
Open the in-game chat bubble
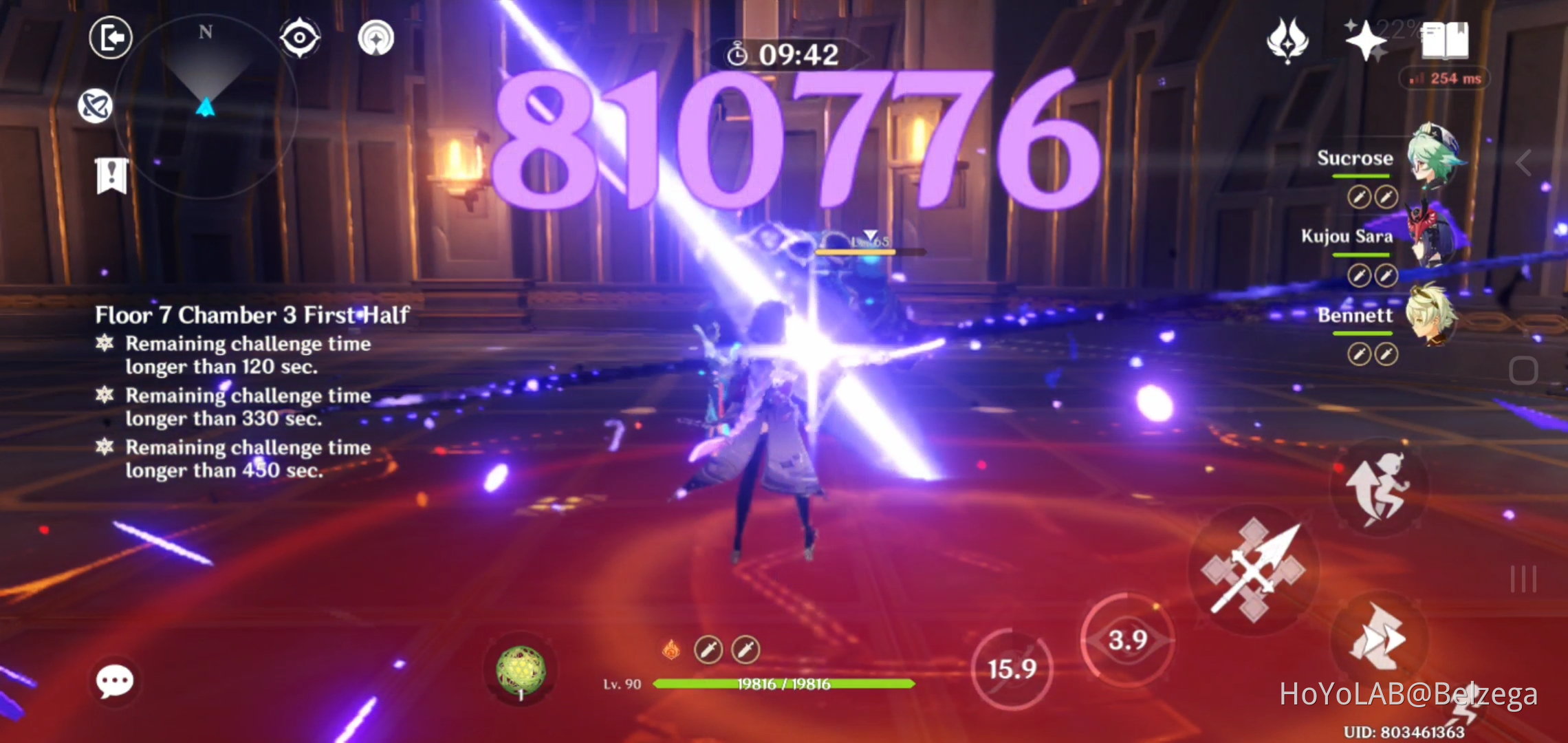[114, 680]
